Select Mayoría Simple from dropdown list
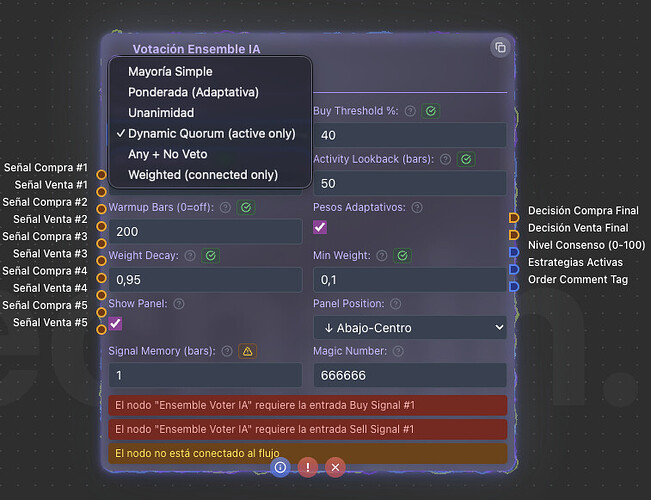651x500 pixels. [x=170, y=72]
